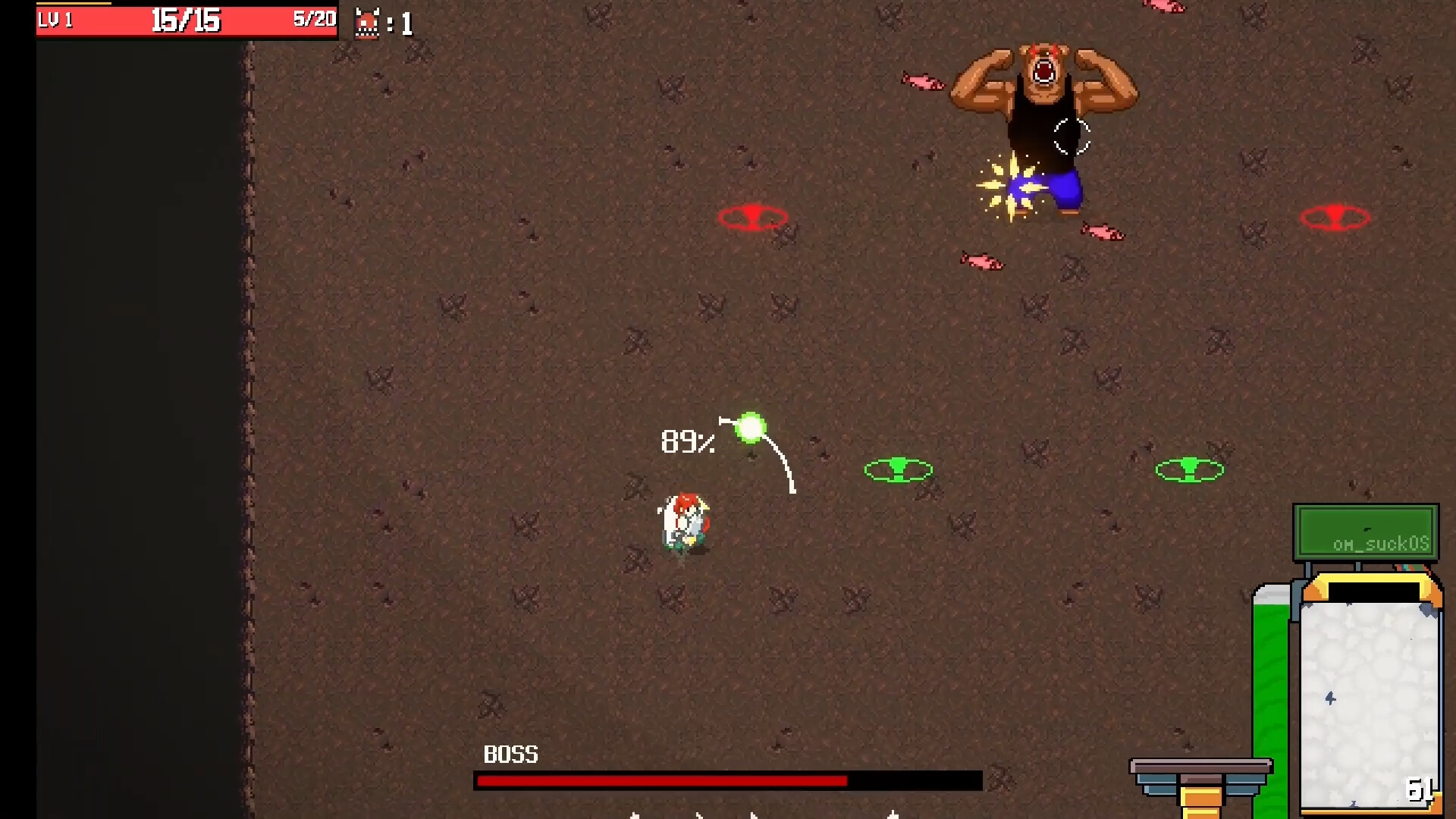Click the red target marker on the left
1456x819 pixels.
(754, 218)
